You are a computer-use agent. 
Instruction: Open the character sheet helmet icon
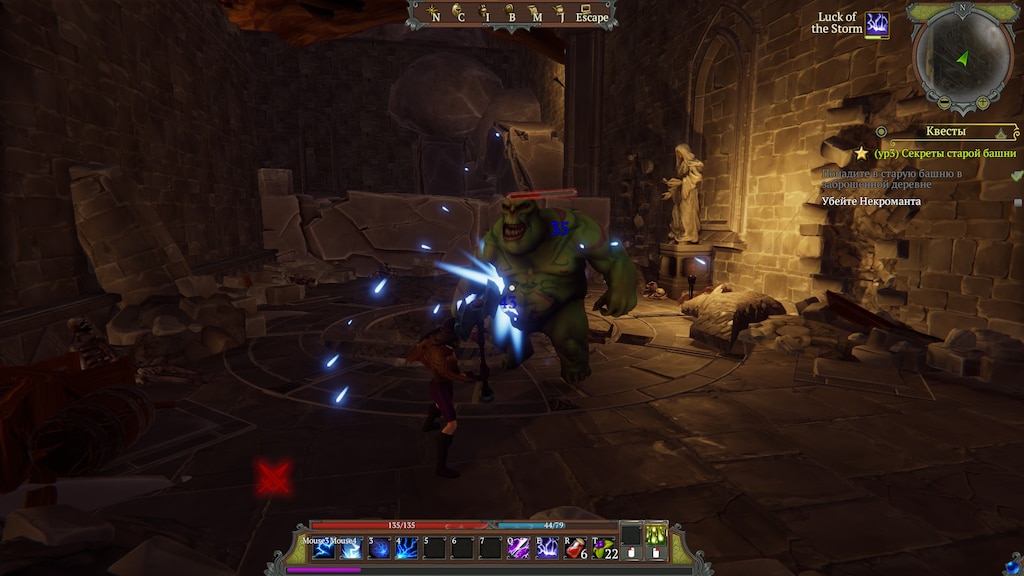[457, 13]
